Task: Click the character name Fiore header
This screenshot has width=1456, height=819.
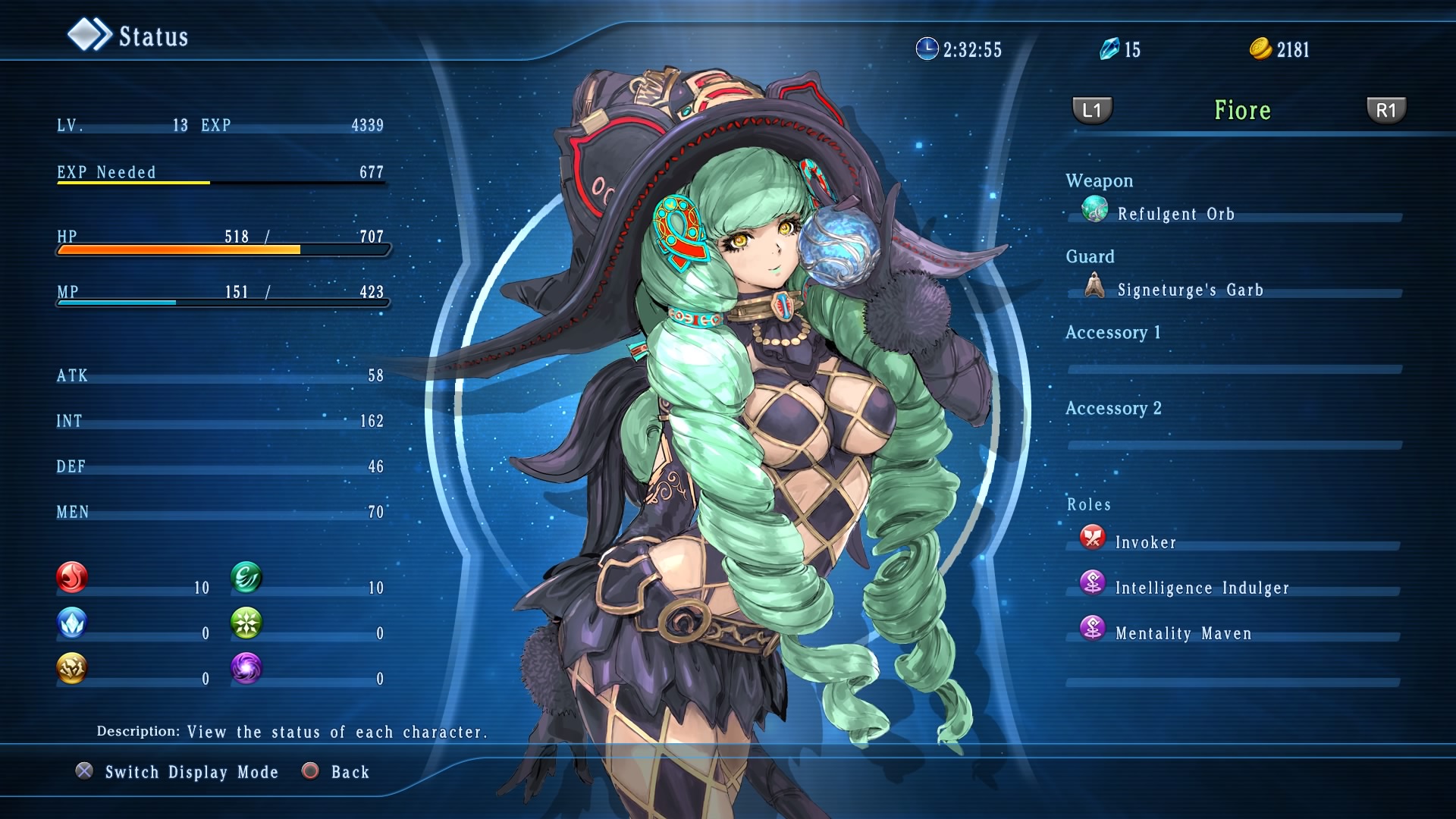Action: tap(1242, 111)
